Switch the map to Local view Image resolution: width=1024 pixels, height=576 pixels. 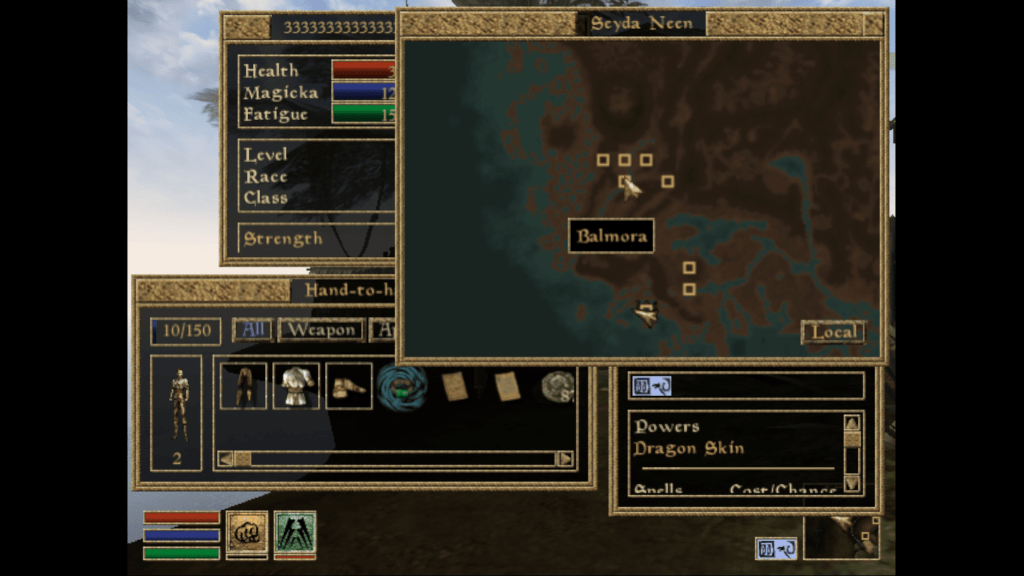click(833, 332)
